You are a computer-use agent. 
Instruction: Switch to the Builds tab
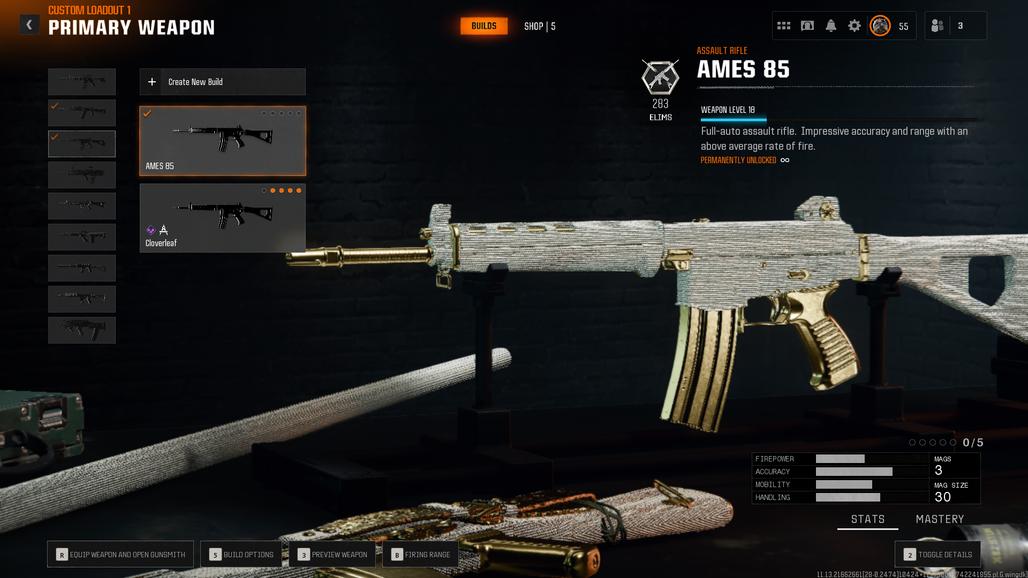coord(484,26)
